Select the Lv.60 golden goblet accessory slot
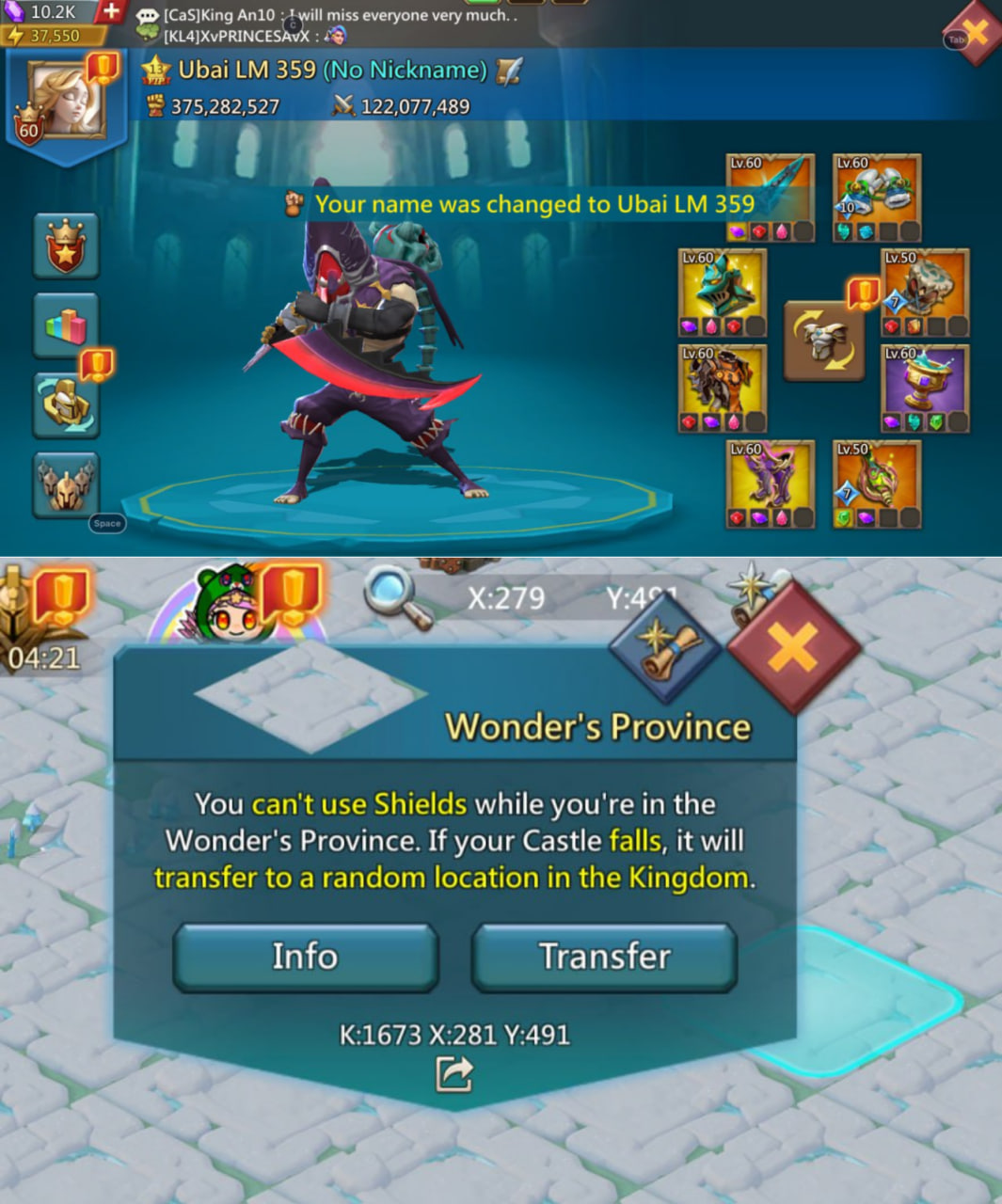This screenshot has height=1204, width=1002. tap(925, 387)
